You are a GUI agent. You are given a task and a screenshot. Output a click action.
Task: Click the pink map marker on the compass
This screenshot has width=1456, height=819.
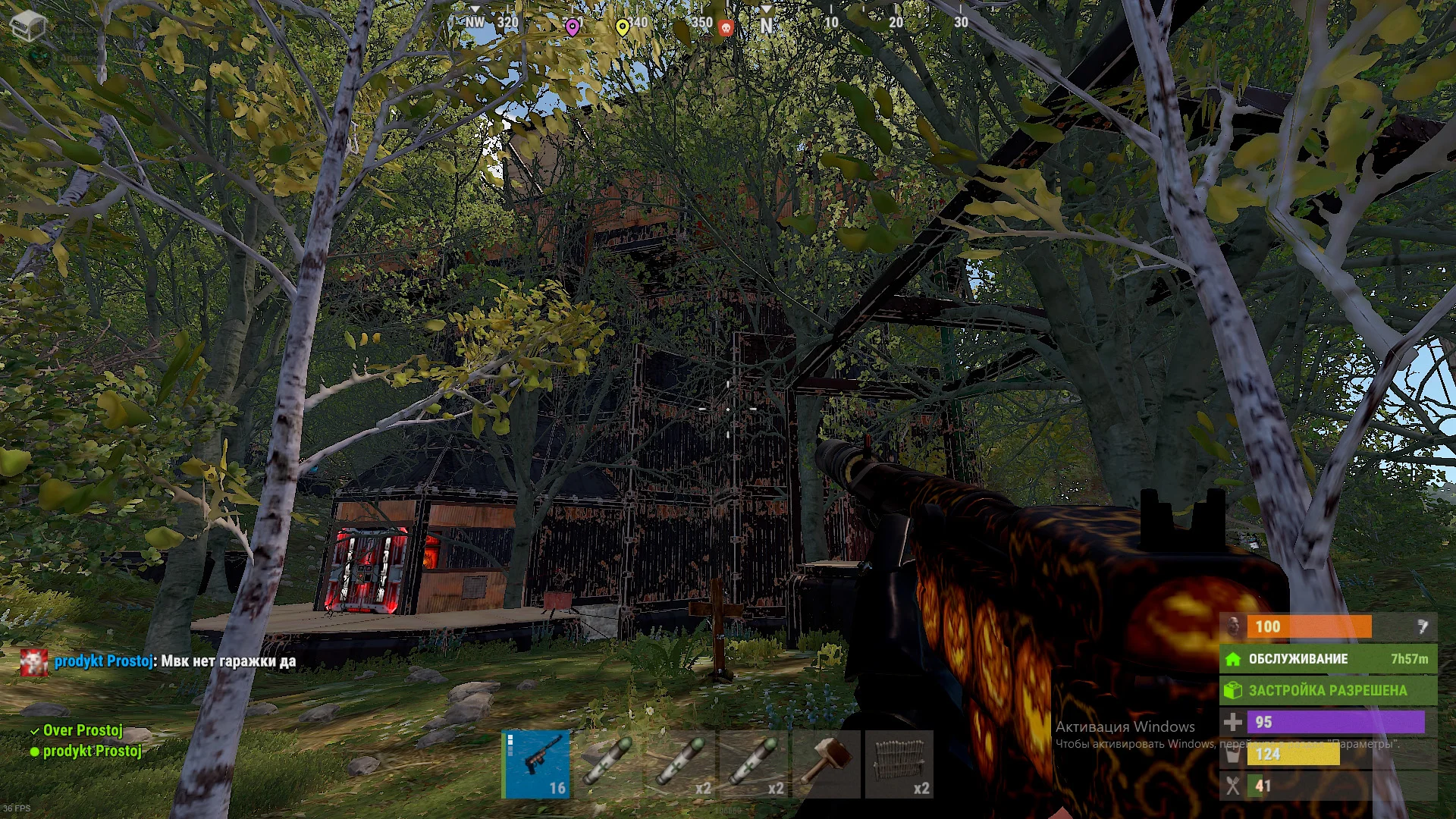[573, 27]
